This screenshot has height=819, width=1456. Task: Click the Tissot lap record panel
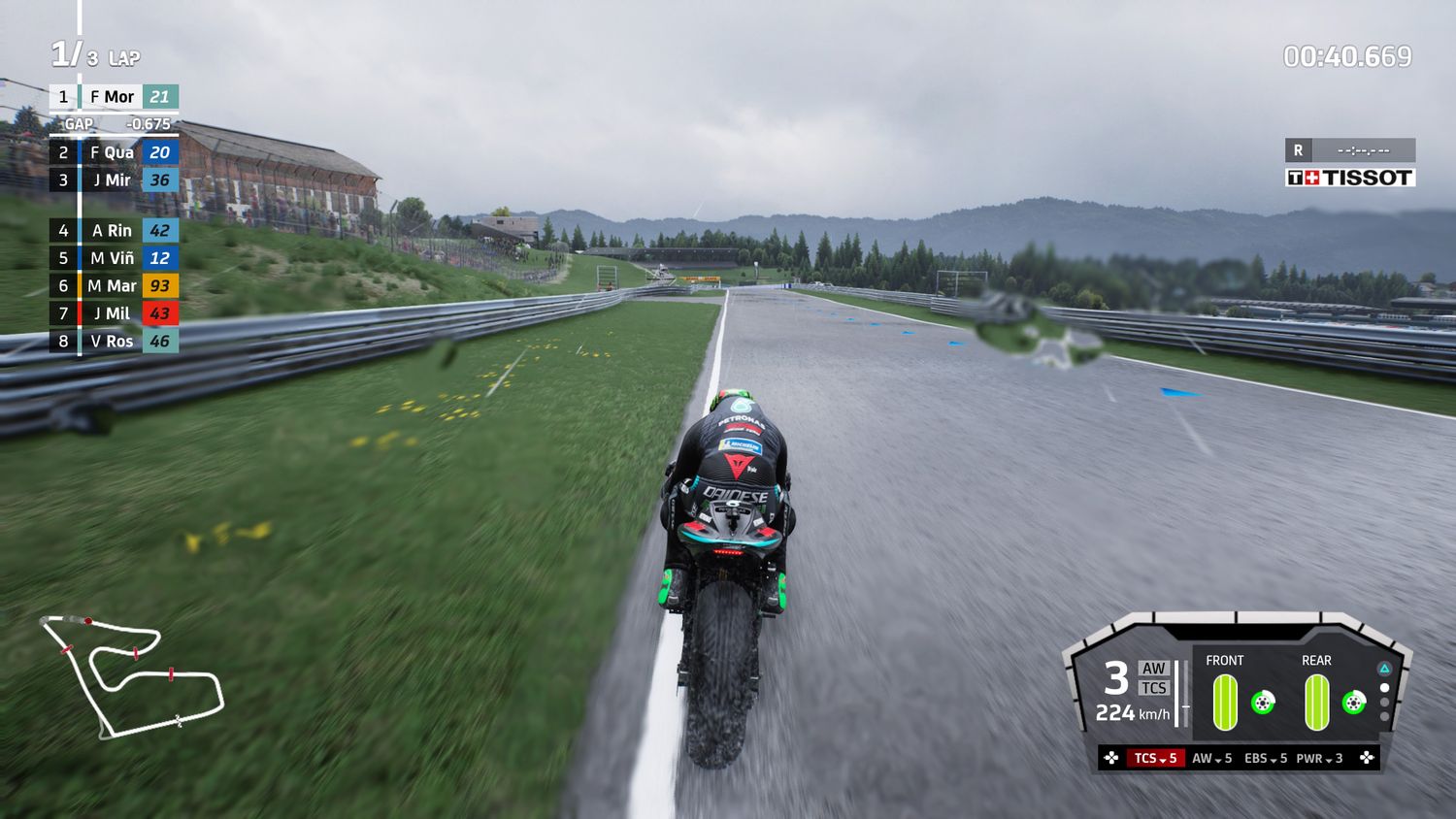[x=1350, y=163]
